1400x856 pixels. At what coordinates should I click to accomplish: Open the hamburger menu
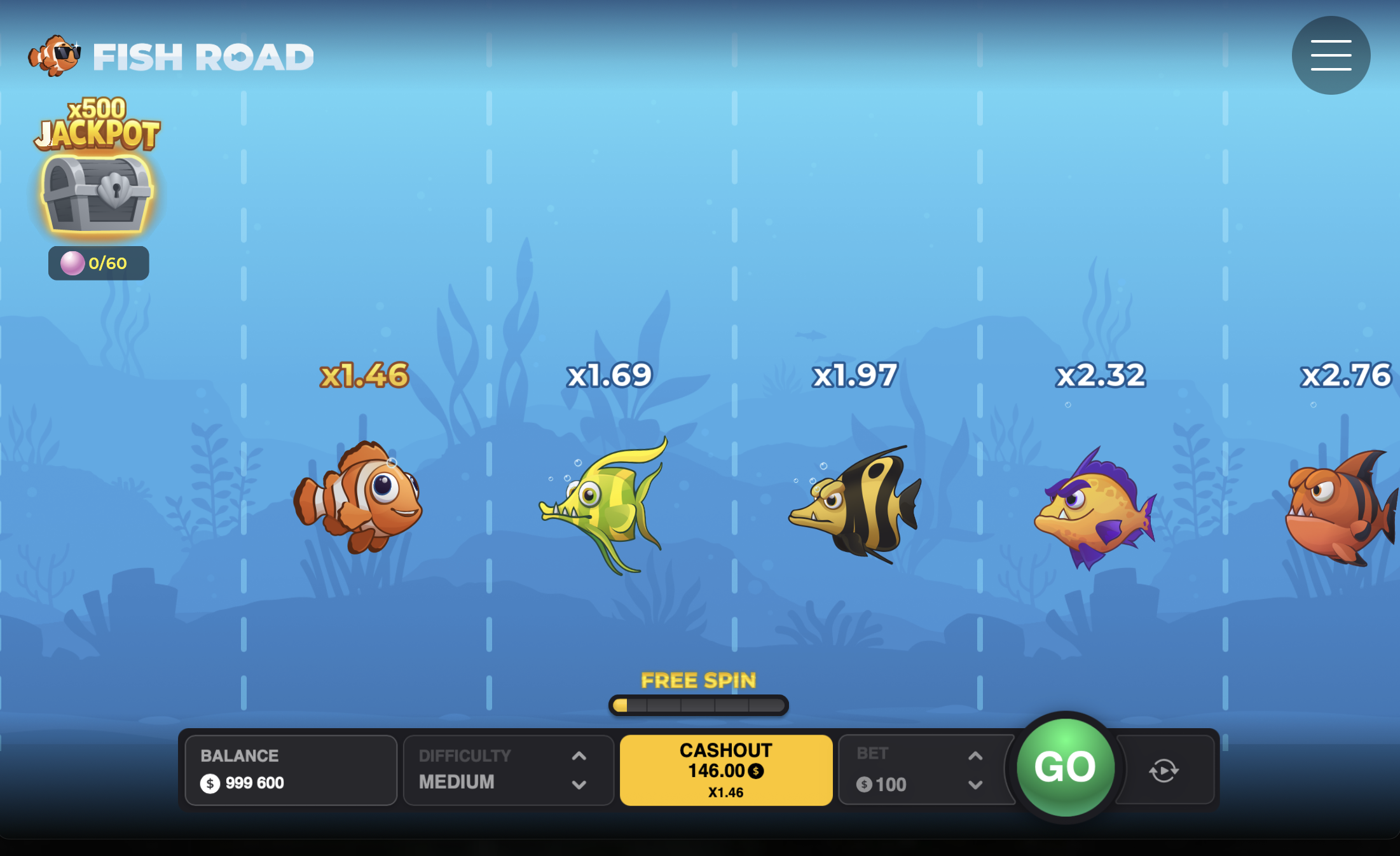pos(1330,55)
